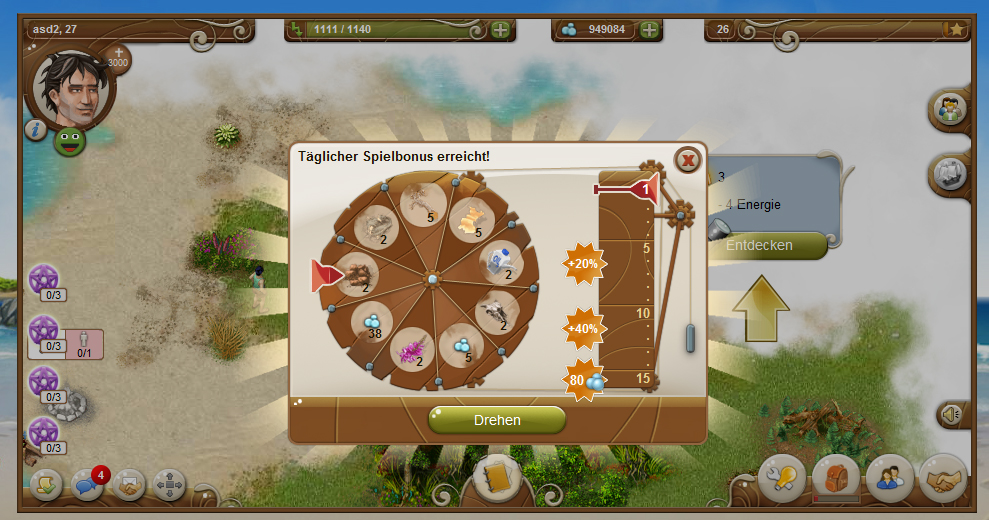Open the player avatar portrait
Viewport: 989px width, 520px height.
73,88
